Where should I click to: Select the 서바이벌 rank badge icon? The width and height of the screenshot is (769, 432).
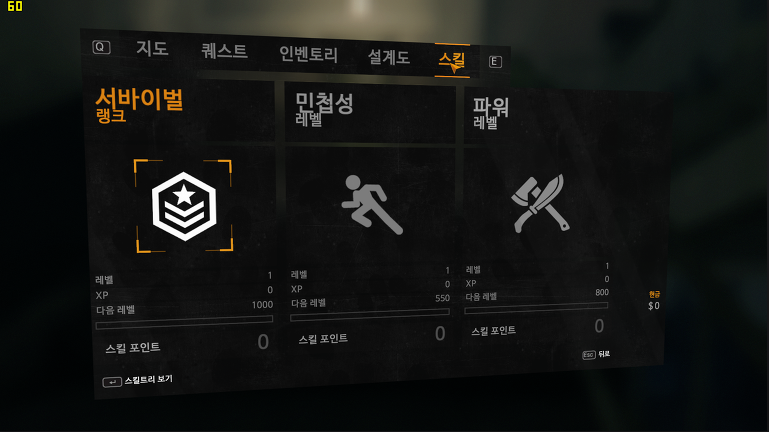184,206
